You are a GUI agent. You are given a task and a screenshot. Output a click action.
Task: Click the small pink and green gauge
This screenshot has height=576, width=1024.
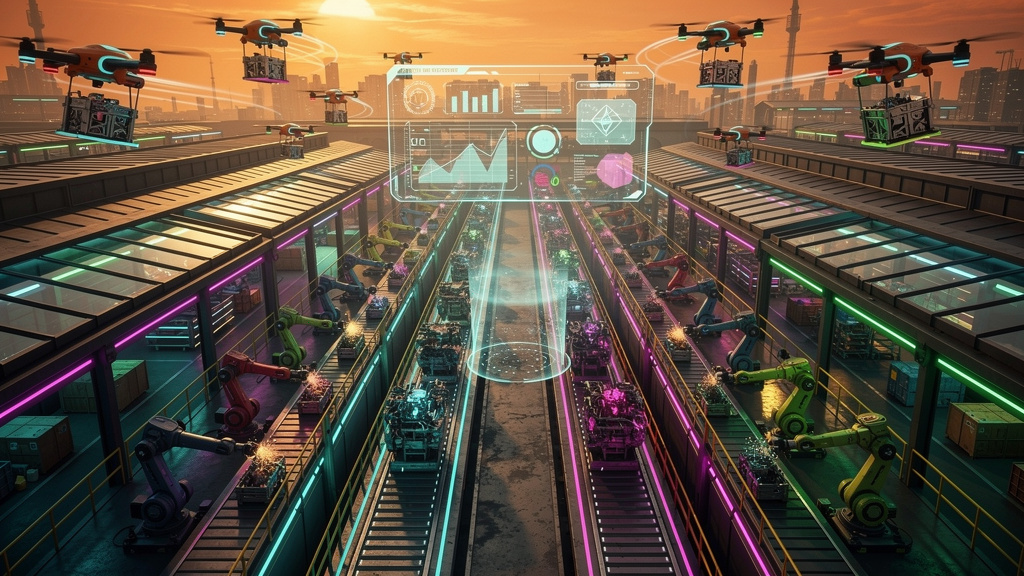point(544,178)
